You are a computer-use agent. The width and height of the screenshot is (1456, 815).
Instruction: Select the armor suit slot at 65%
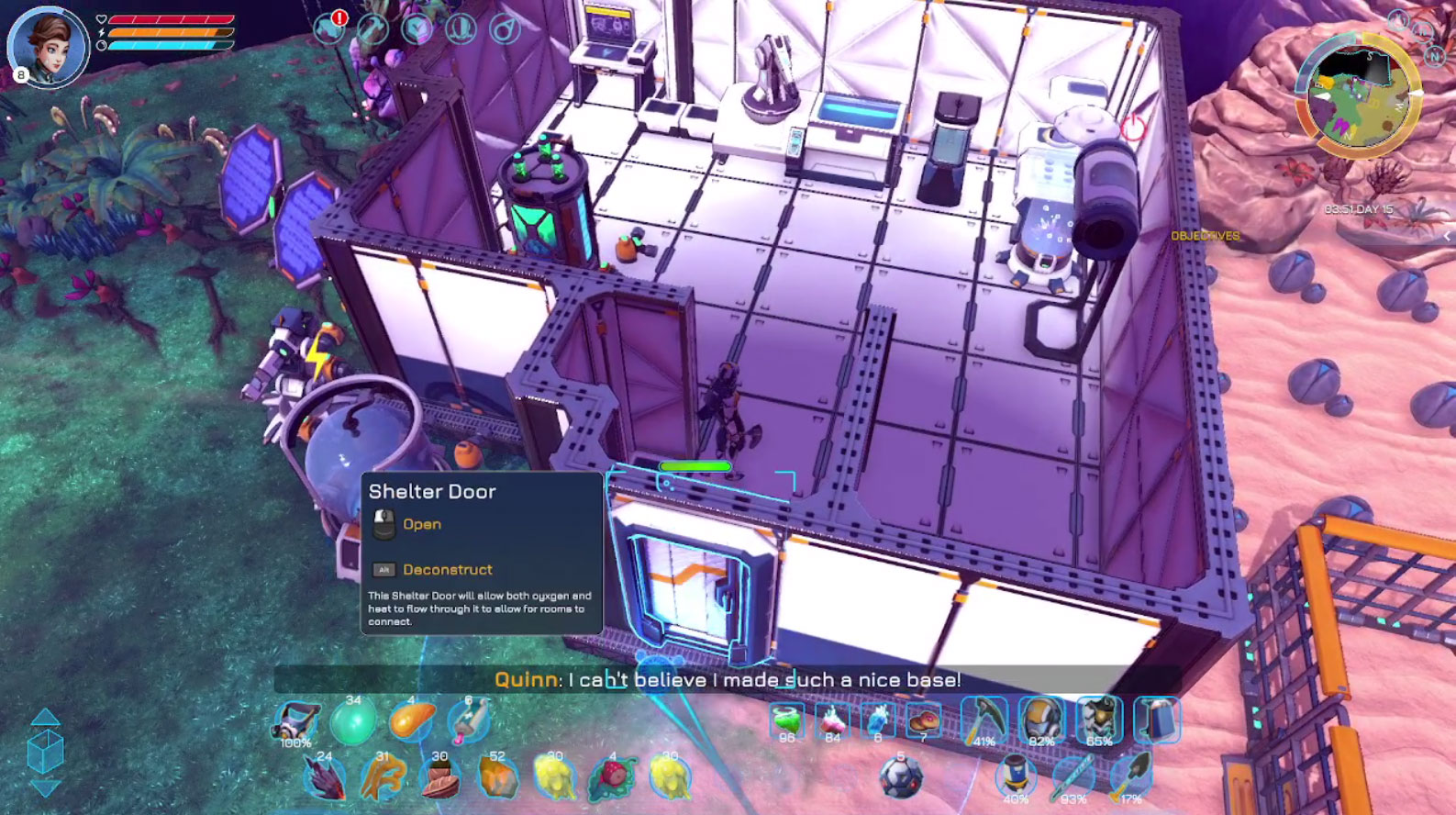pyautogui.click(x=1099, y=720)
